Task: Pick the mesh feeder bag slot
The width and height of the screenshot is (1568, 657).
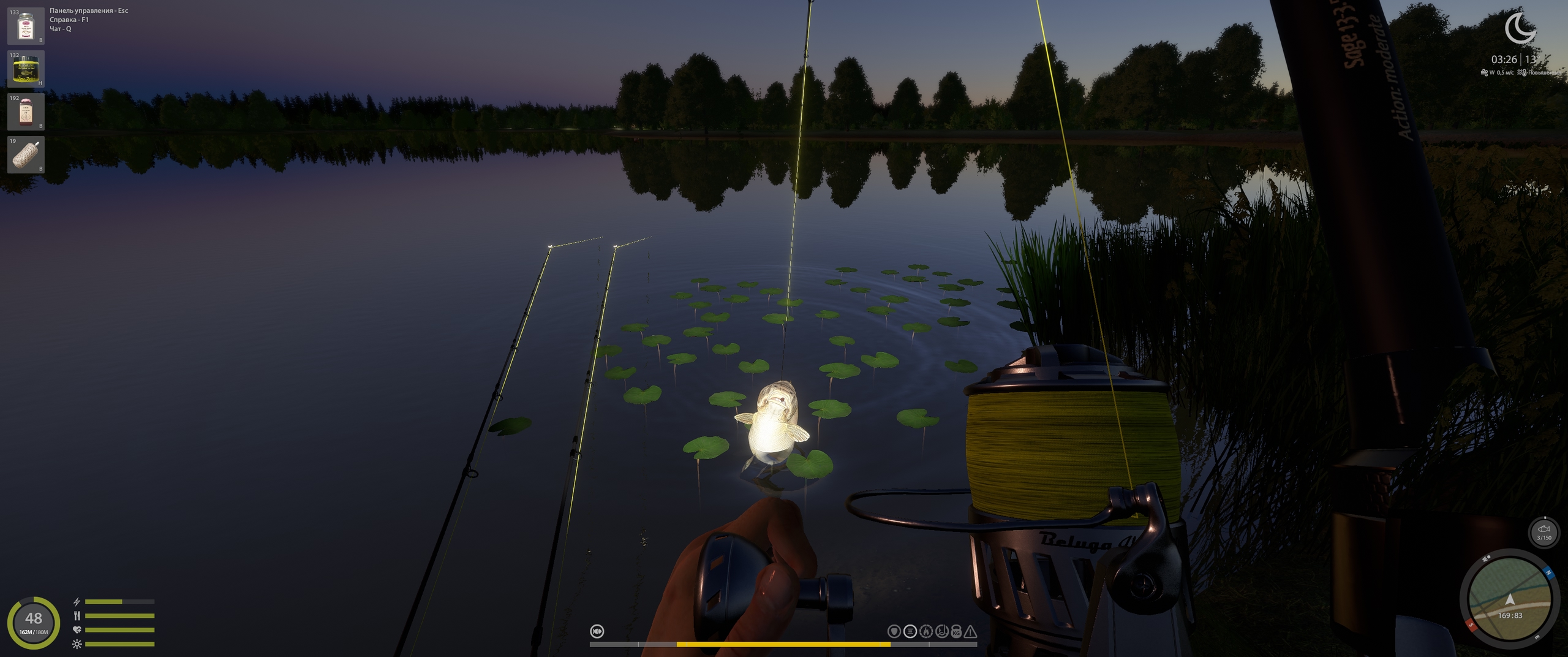Action: 26,155
